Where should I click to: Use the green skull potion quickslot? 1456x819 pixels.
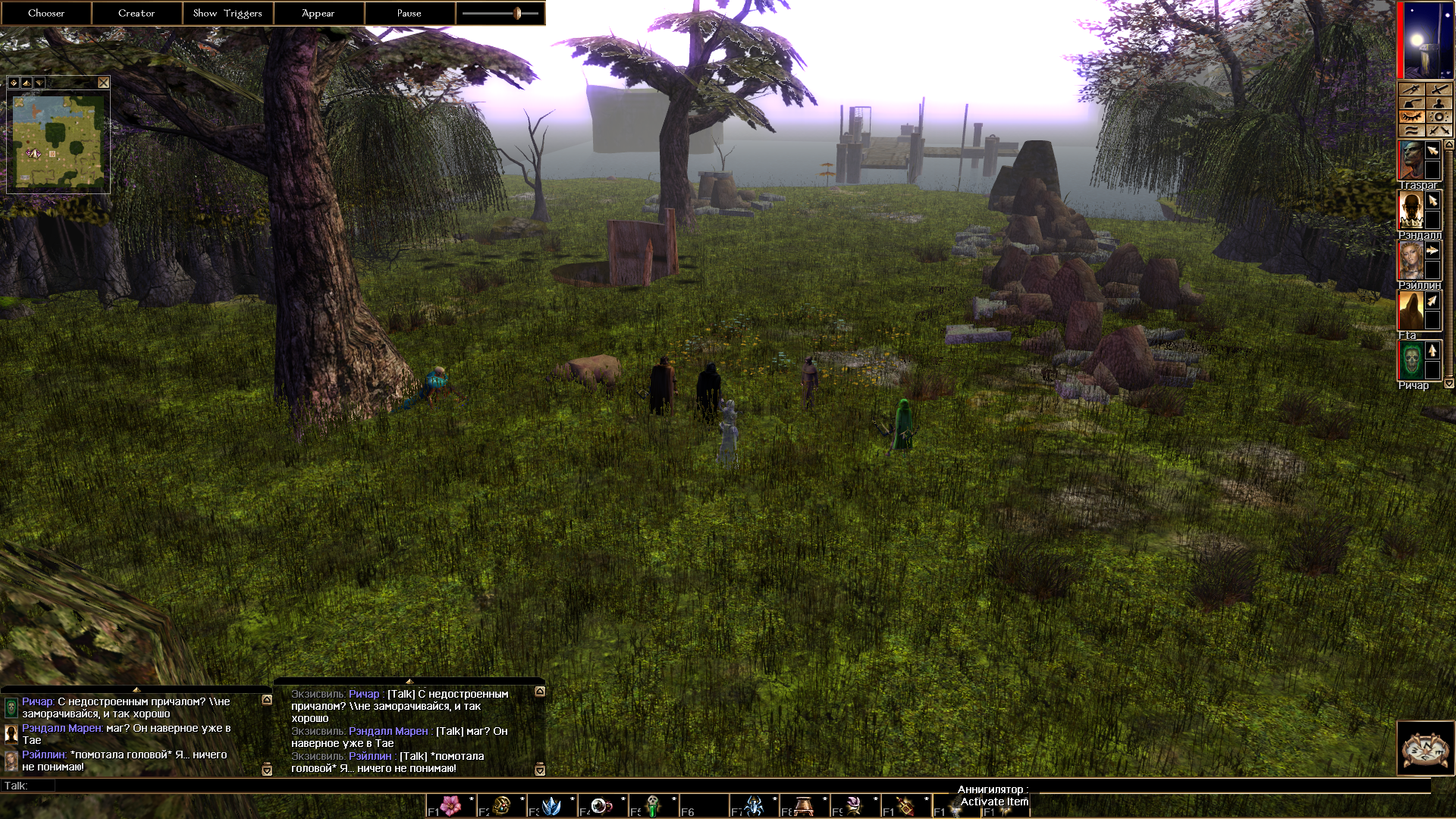[x=653, y=805]
